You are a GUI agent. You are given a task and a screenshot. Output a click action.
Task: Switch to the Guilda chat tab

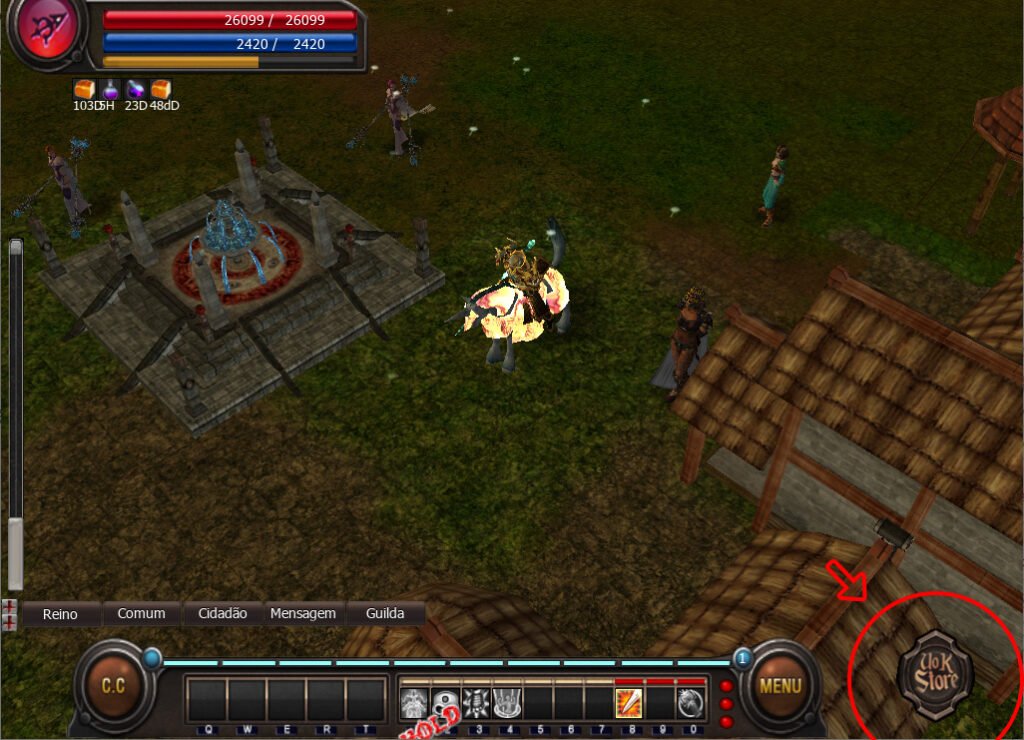385,613
